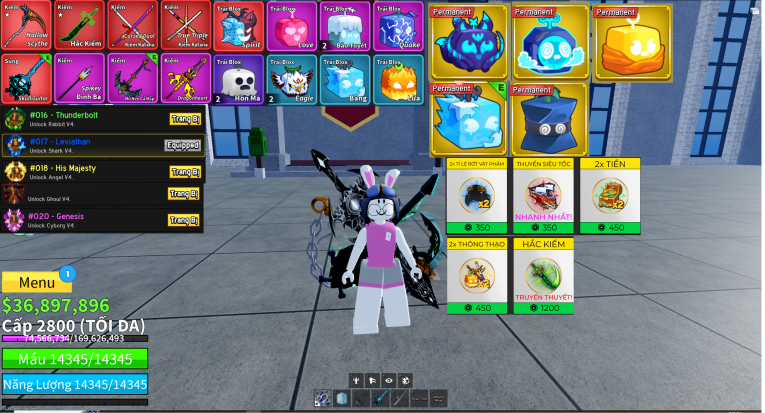Image resolution: width=765 pixels, height=413 pixels.
Task: Equip the #018 His Majesty title
Action: pyautogui.click(x=184, y=171)
